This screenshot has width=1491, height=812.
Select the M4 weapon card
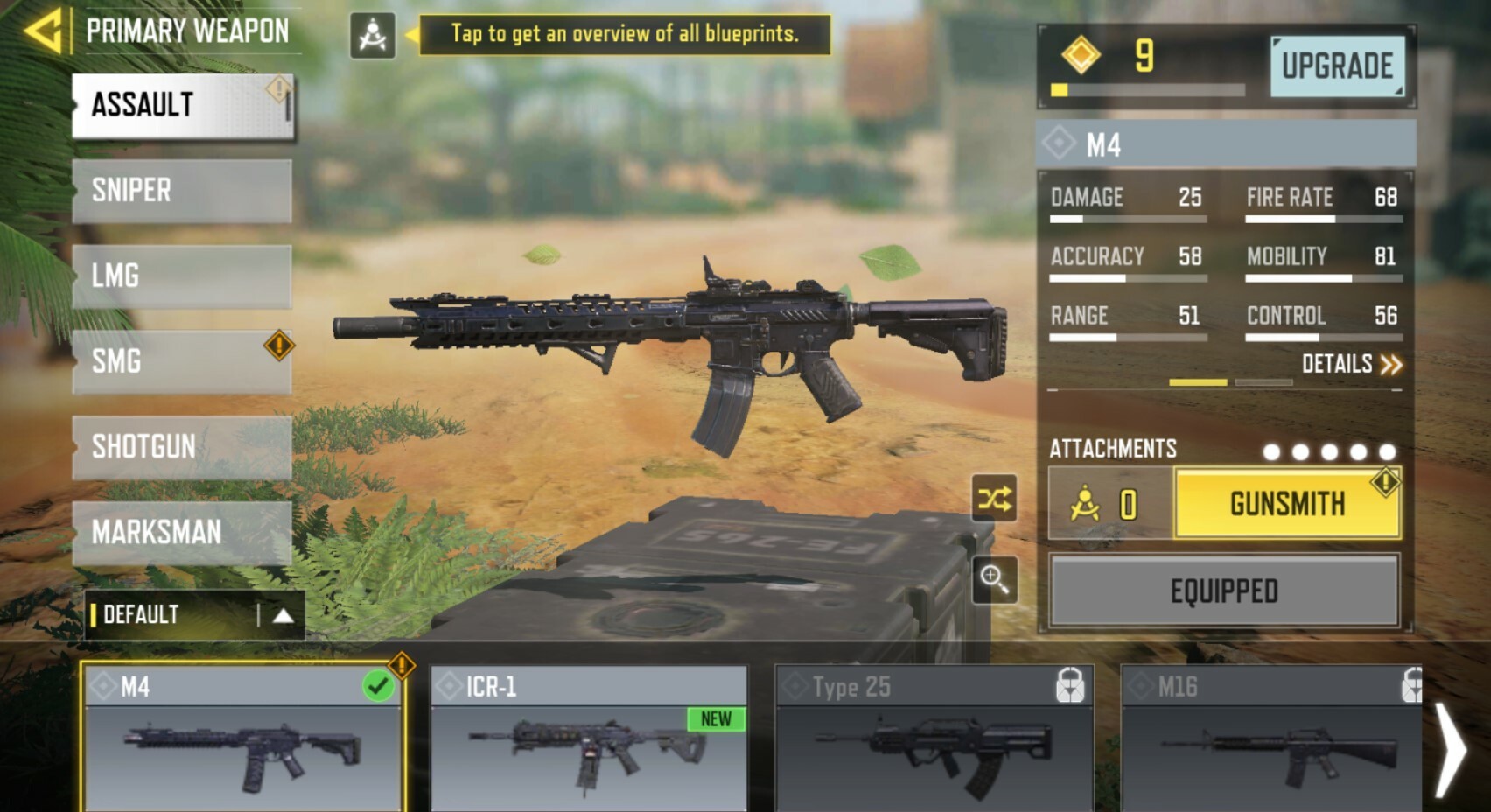[242, 739]
